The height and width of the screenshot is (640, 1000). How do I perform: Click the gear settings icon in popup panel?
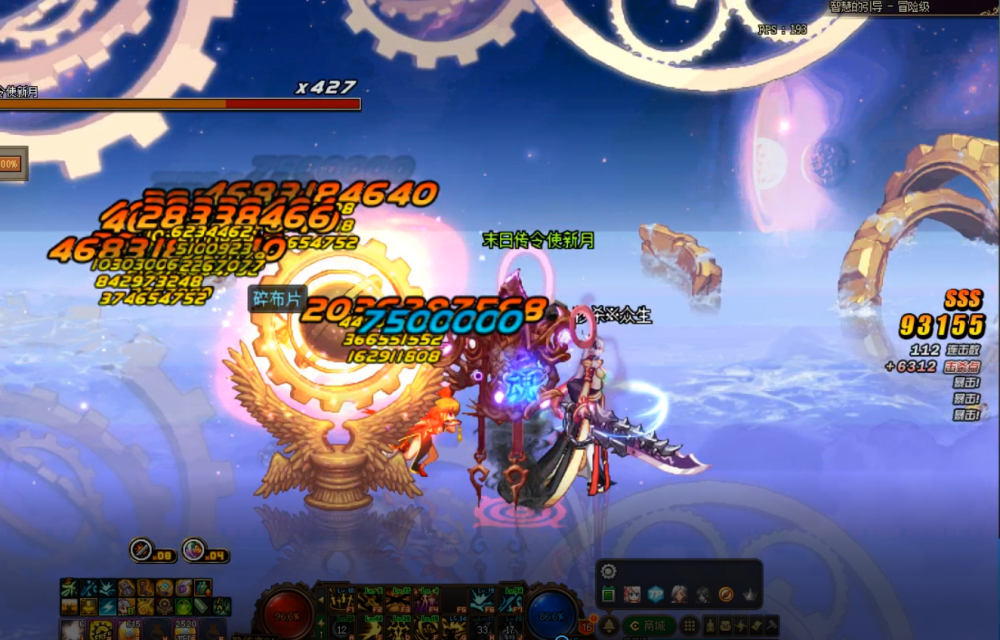pos(609,572)
